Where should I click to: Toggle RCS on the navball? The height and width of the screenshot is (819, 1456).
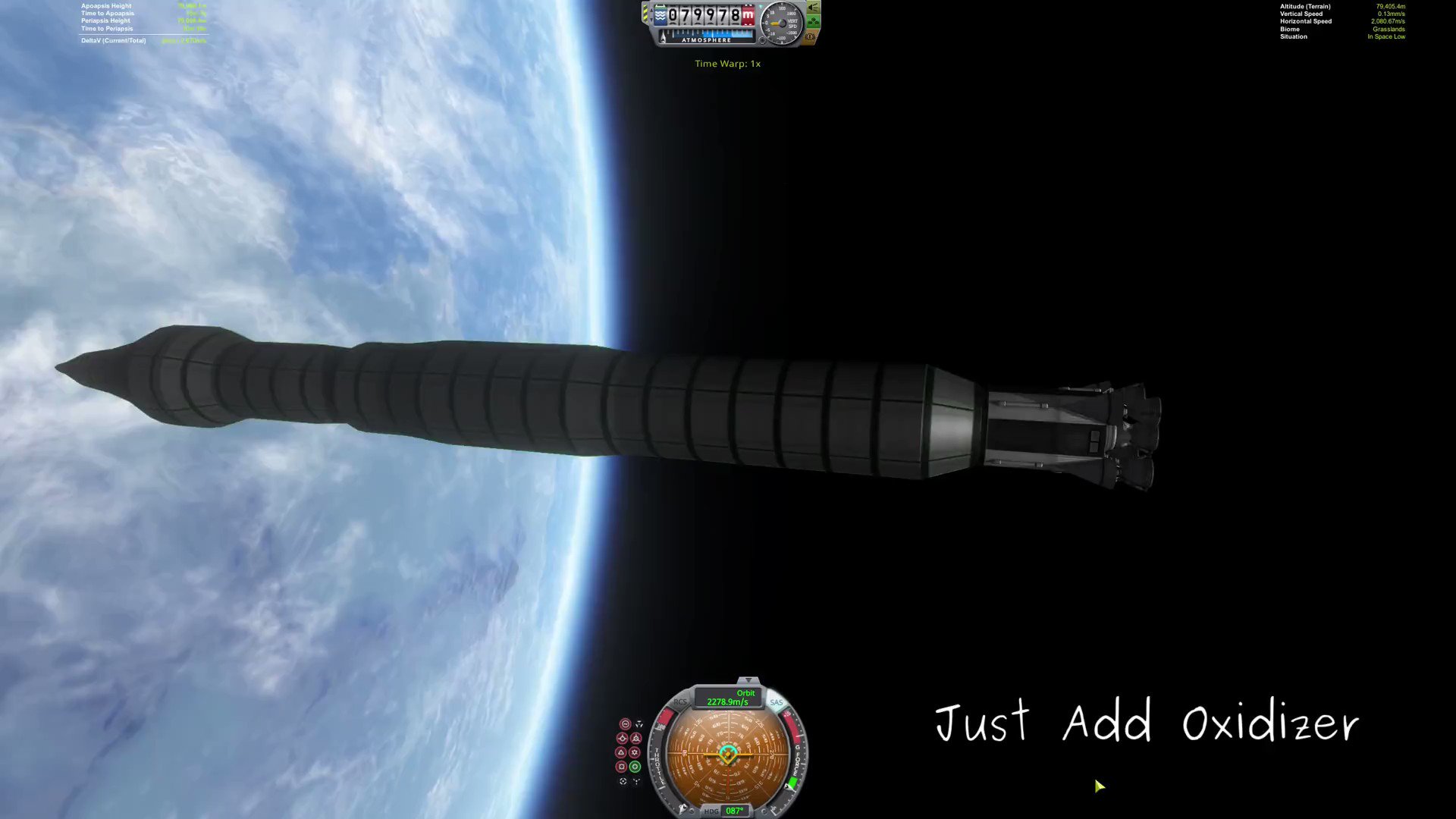(x=681, y=701)
